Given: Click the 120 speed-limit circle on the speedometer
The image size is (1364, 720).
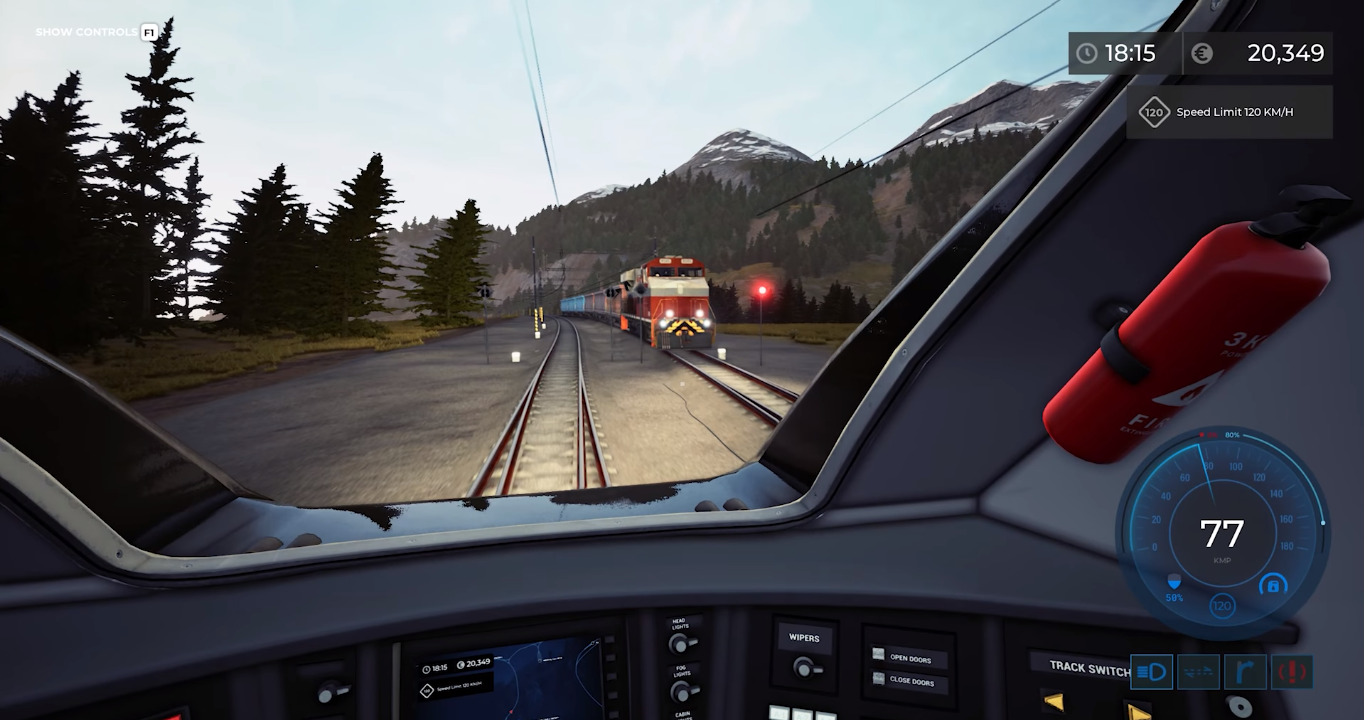Looking at the screenshot, I should click(x=1222, y=605).
